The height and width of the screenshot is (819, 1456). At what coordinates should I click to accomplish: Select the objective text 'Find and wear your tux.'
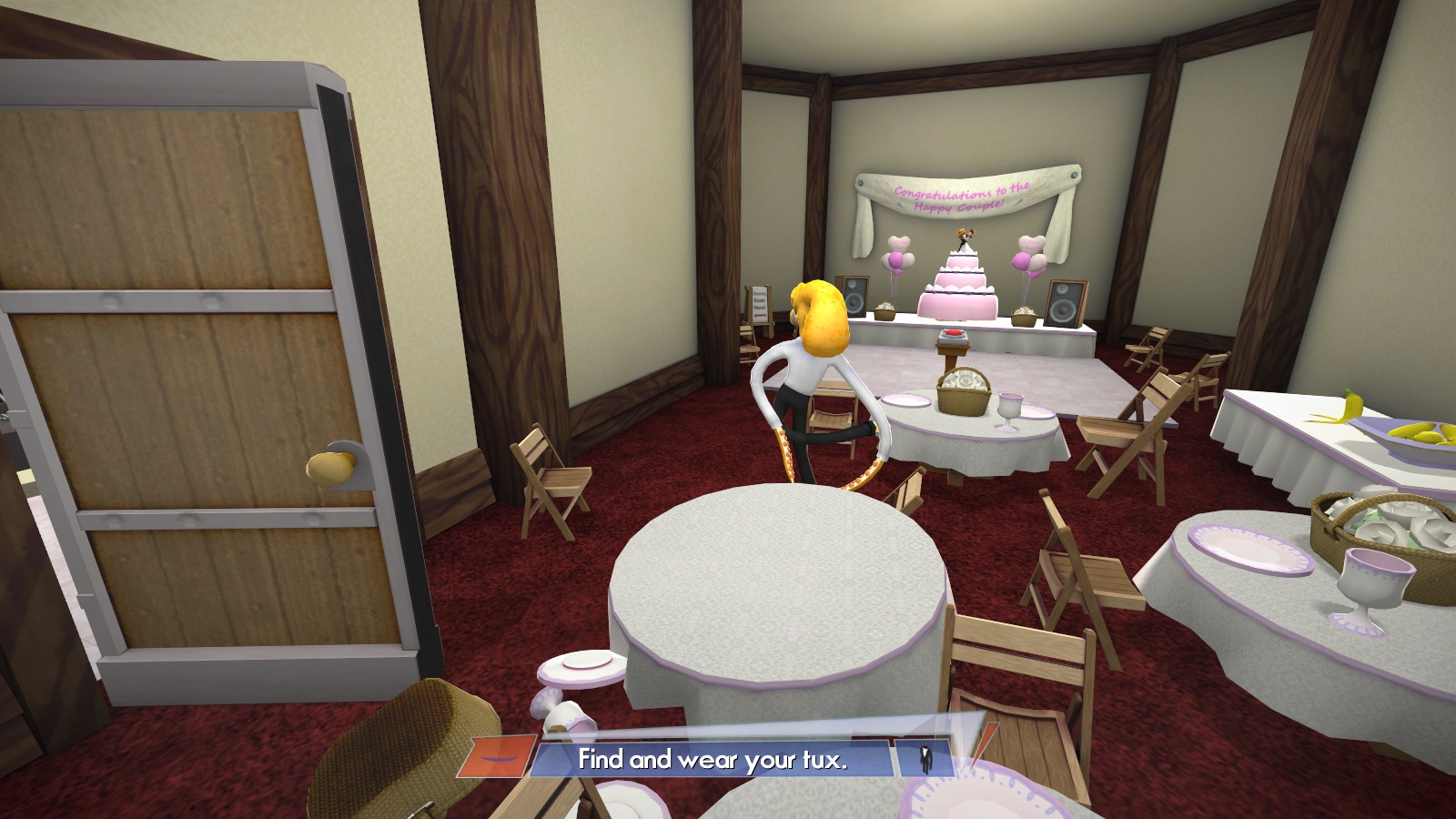[x=714, y=759]
